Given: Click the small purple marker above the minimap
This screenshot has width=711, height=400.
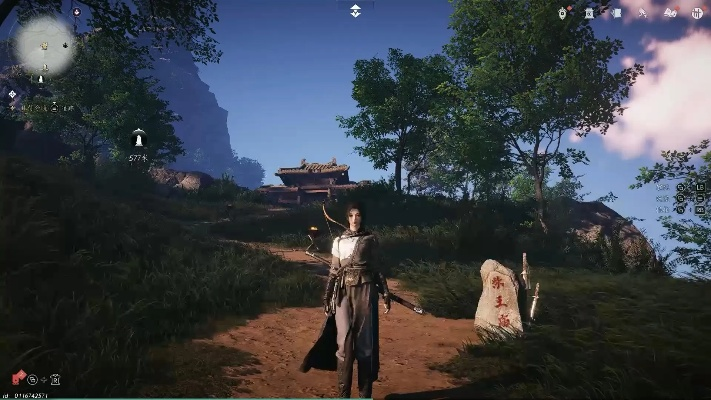Looking at the screenshot, I should pyautogui.click(x=77, y=12).
